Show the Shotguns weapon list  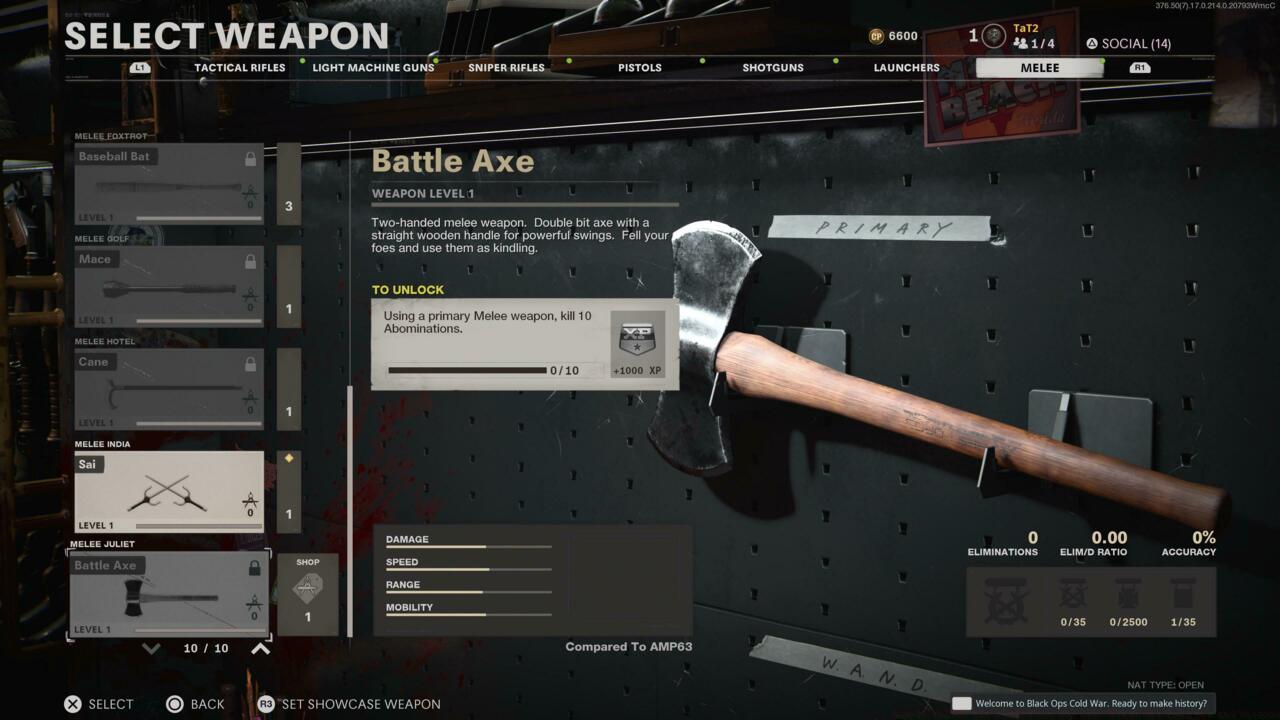tap(773, 68)
